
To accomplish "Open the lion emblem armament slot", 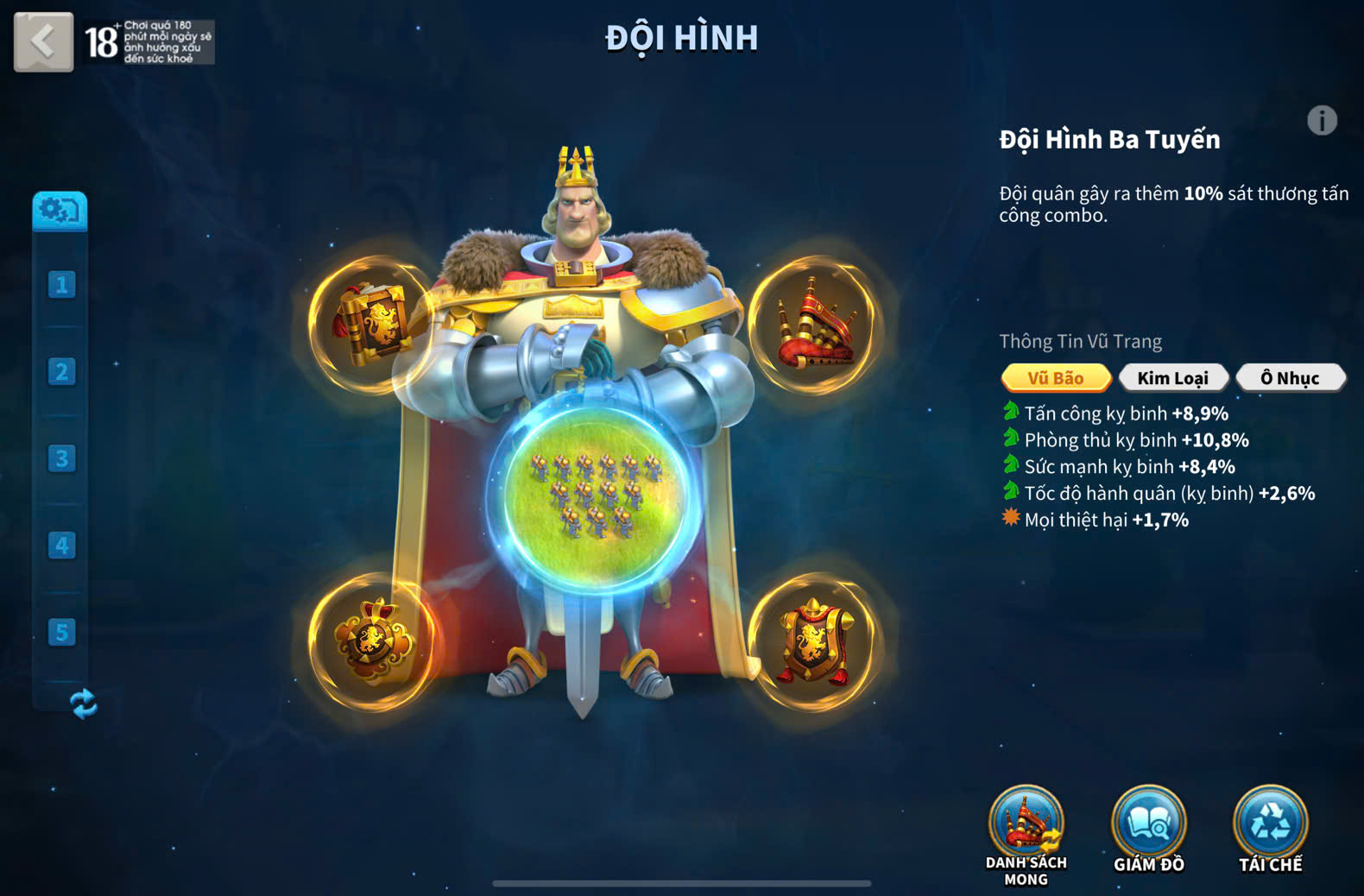I will 373,641.
